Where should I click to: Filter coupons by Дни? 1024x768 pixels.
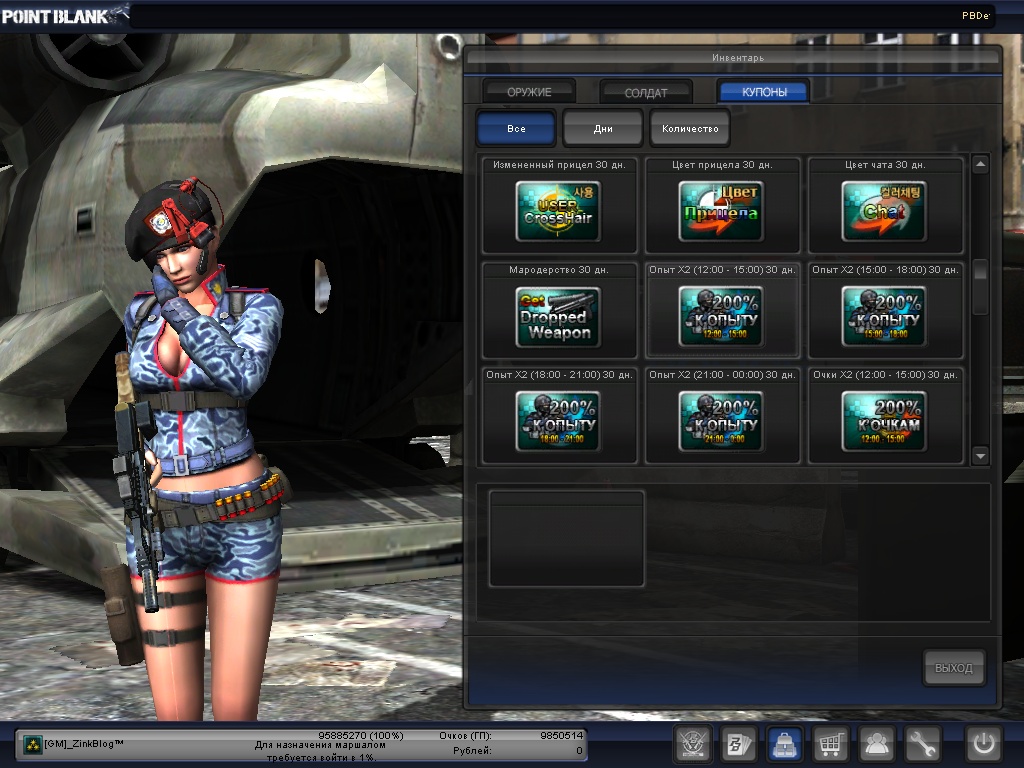click(x=602, y=129)
